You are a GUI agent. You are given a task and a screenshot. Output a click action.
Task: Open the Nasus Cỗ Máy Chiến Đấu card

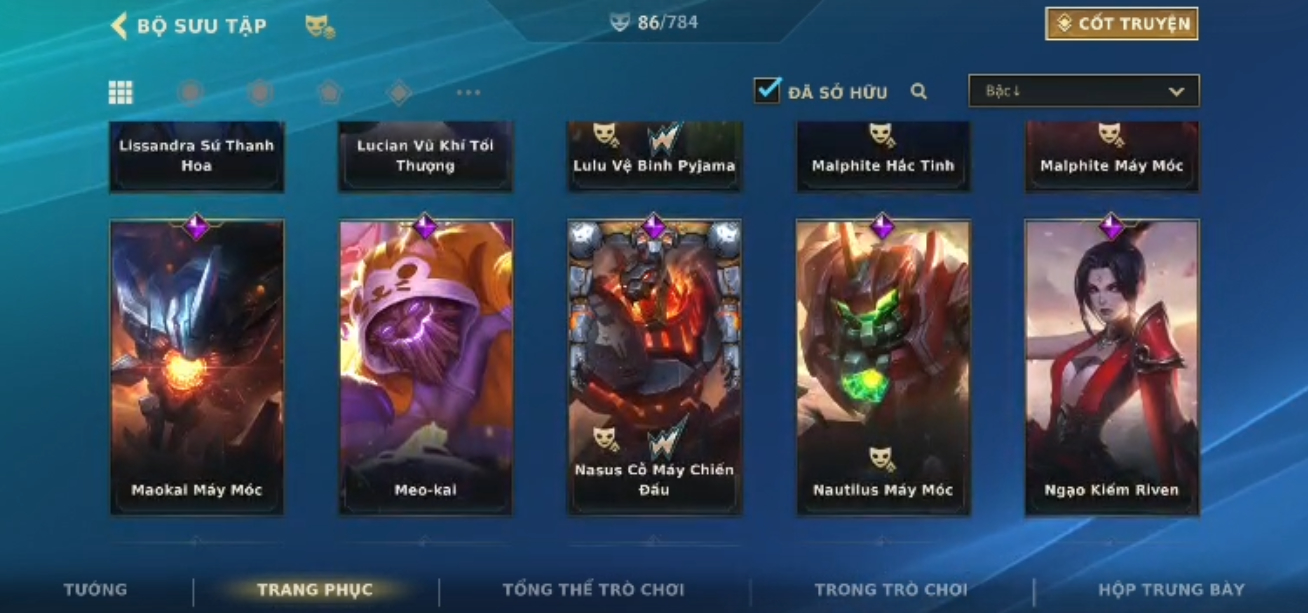tap(655, 367)
